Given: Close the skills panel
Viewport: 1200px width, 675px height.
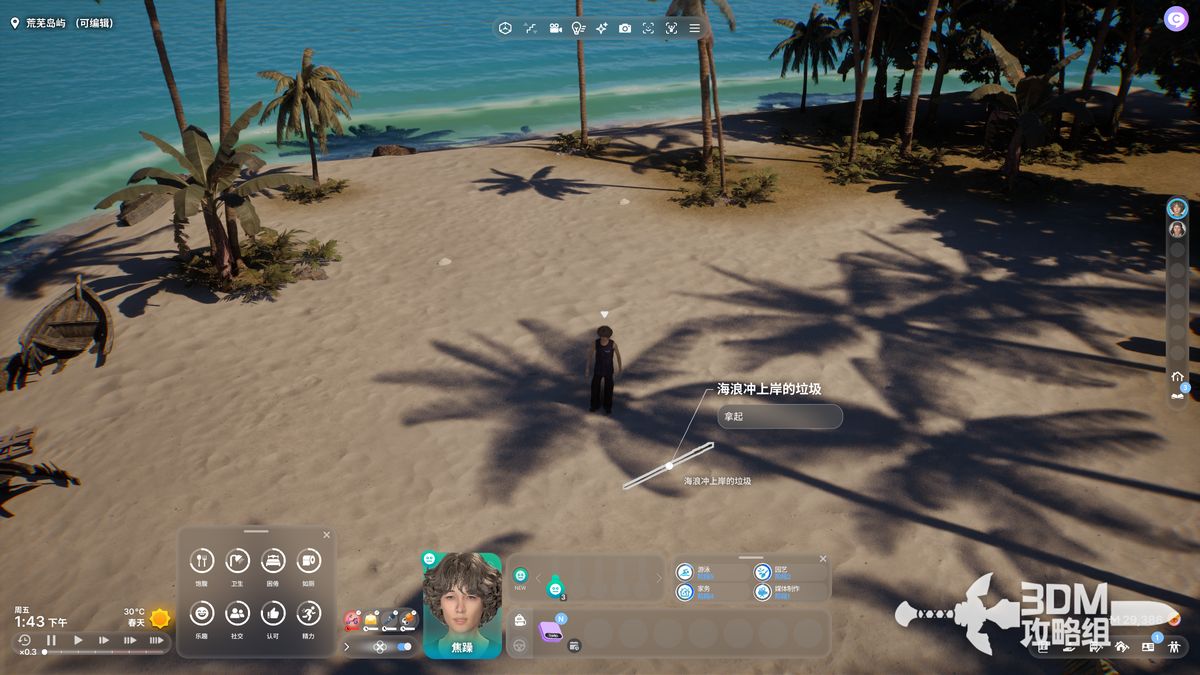Looking at the screenshot, I should click(x=823, y=559).
